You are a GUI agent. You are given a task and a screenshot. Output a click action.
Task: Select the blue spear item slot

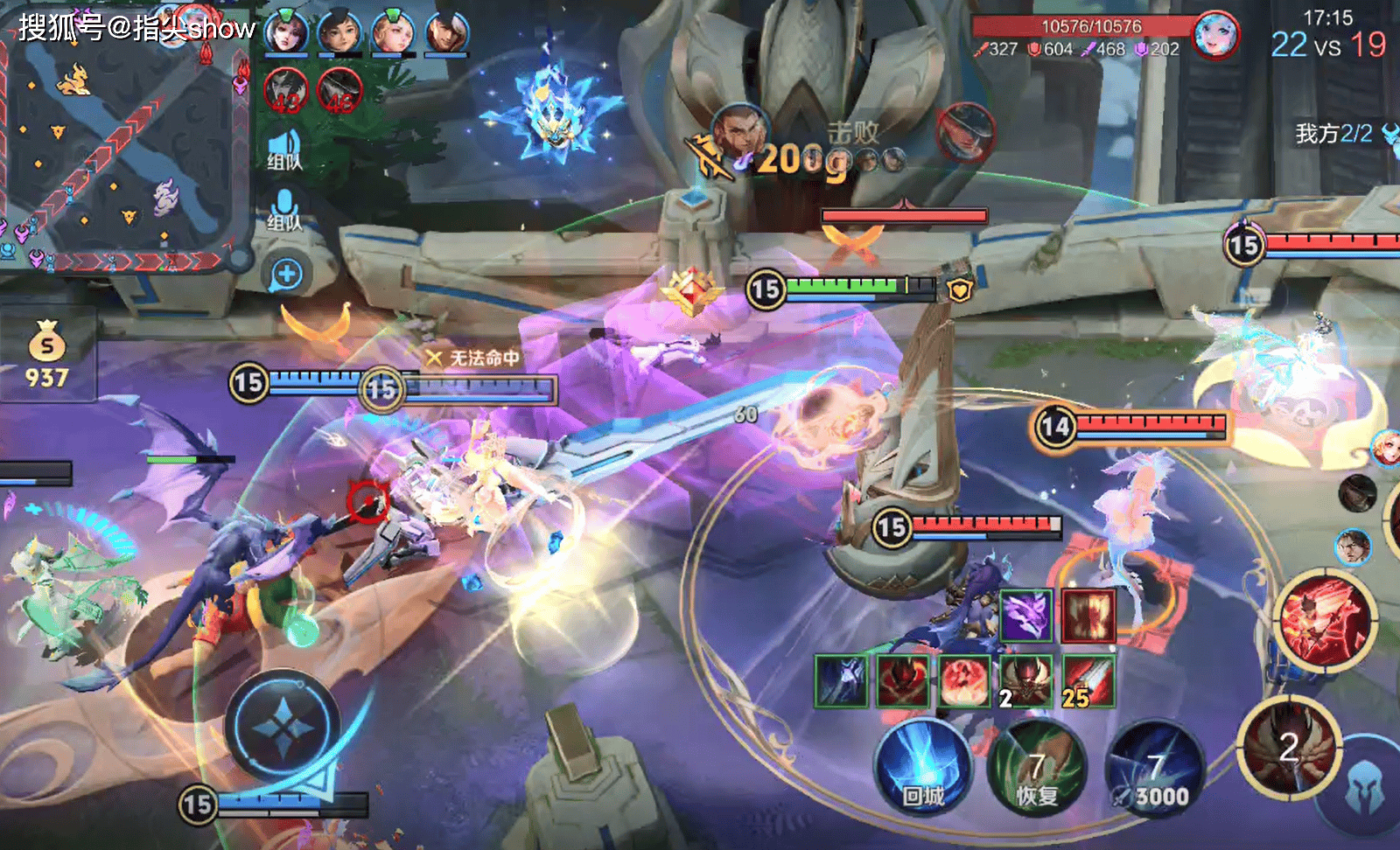[x=841, y=681]
